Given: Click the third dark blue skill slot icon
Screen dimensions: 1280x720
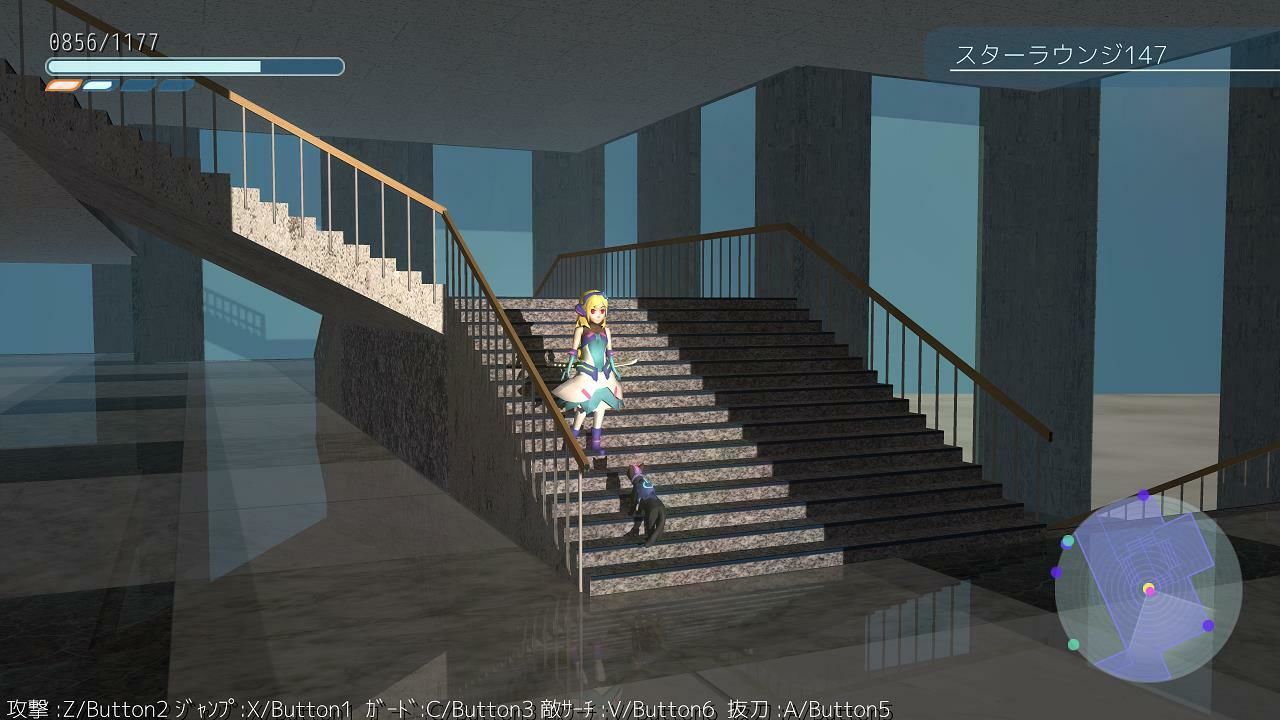Looking at the screenshot, I should tap(174, 85).
